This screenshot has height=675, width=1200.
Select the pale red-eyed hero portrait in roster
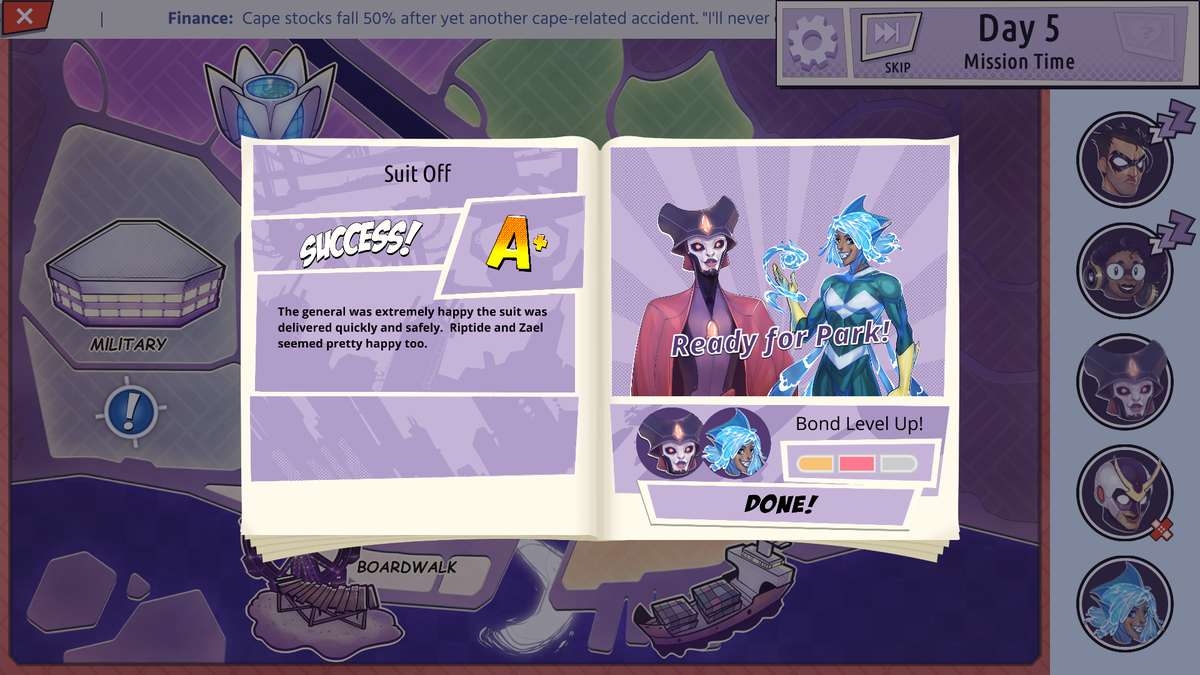tap(1124, 381)
